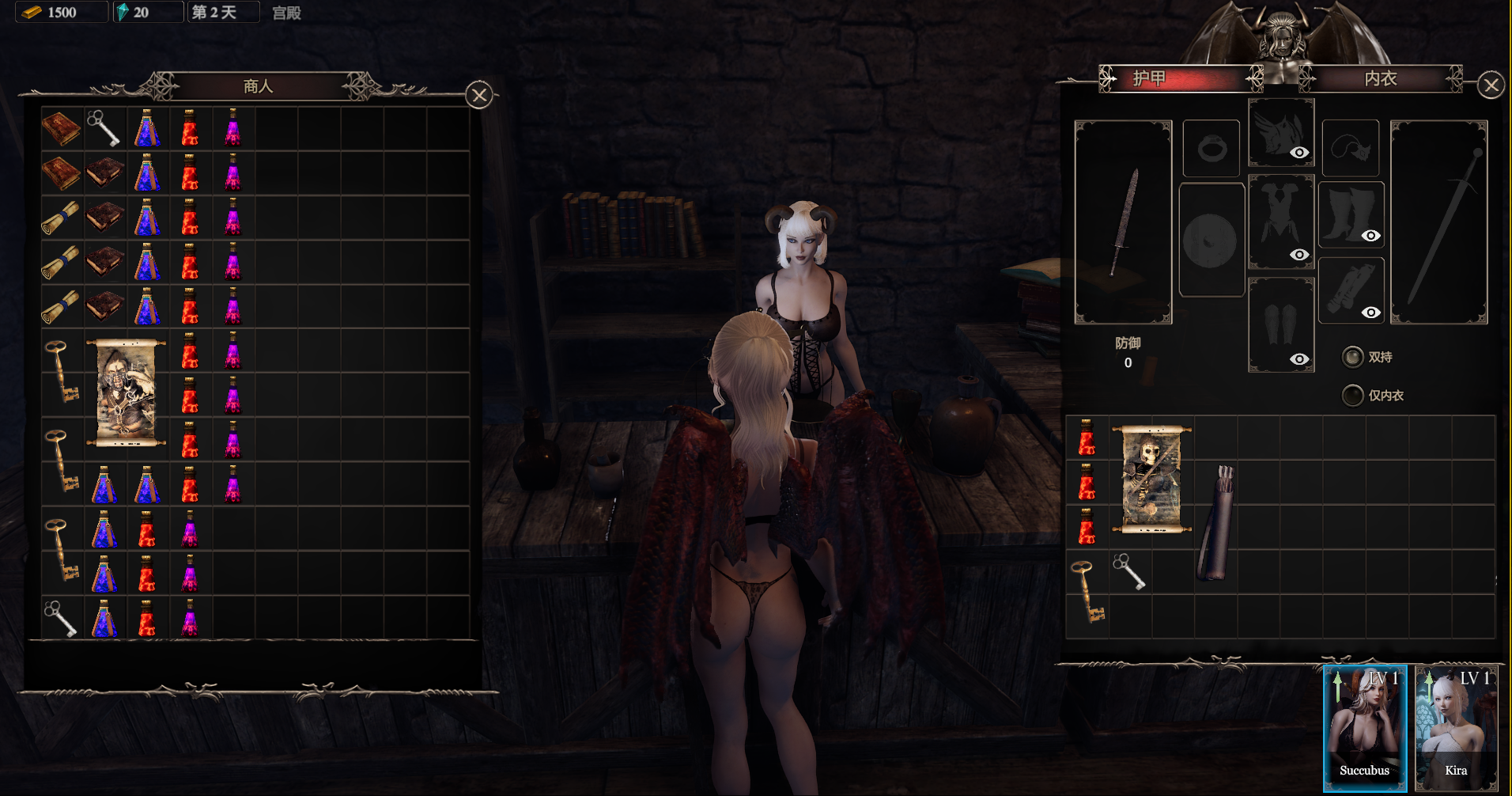Select the shield equipment slot
Image resolution: width=1512 pixels, height=796 pixels.
(x=1211, y=240)
